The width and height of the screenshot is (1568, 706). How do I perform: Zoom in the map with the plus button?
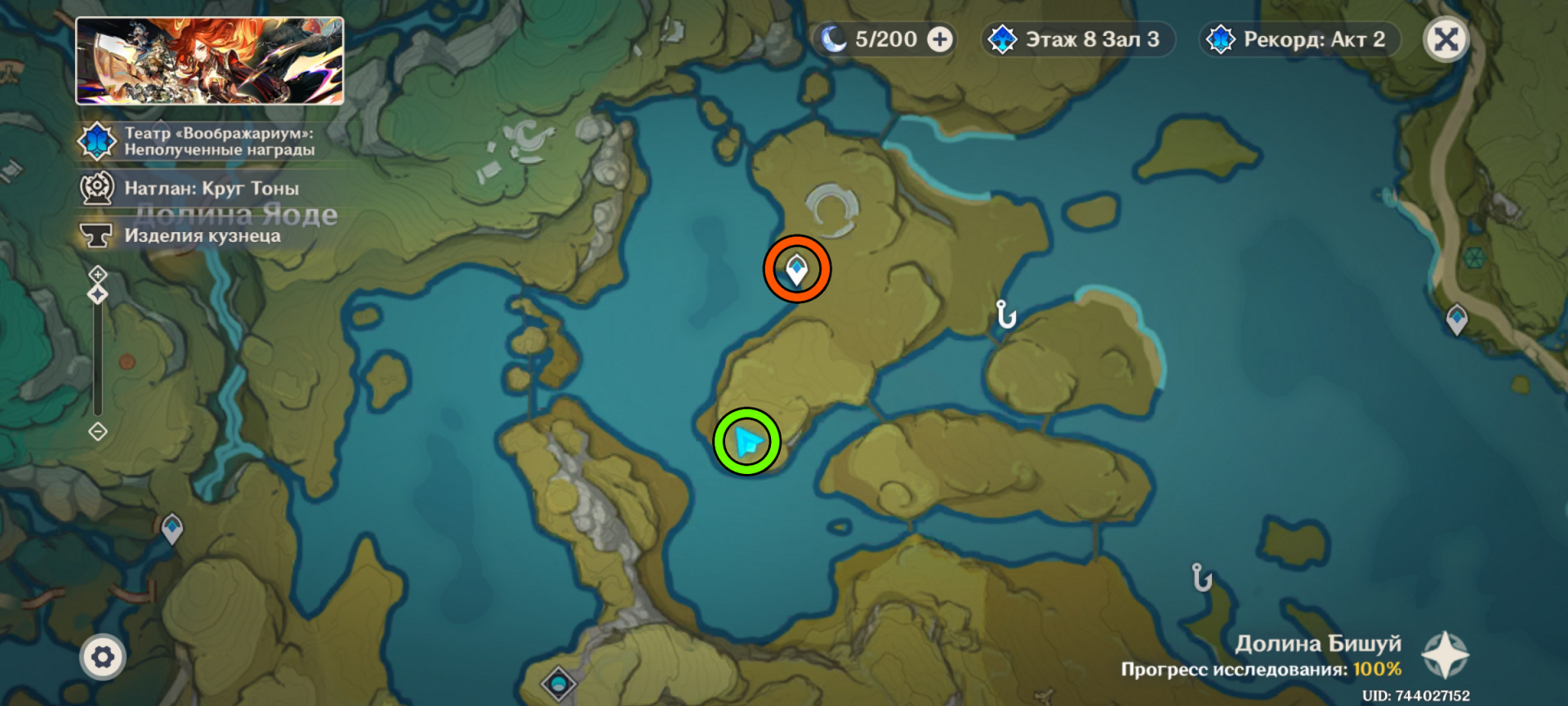[98, 274]
